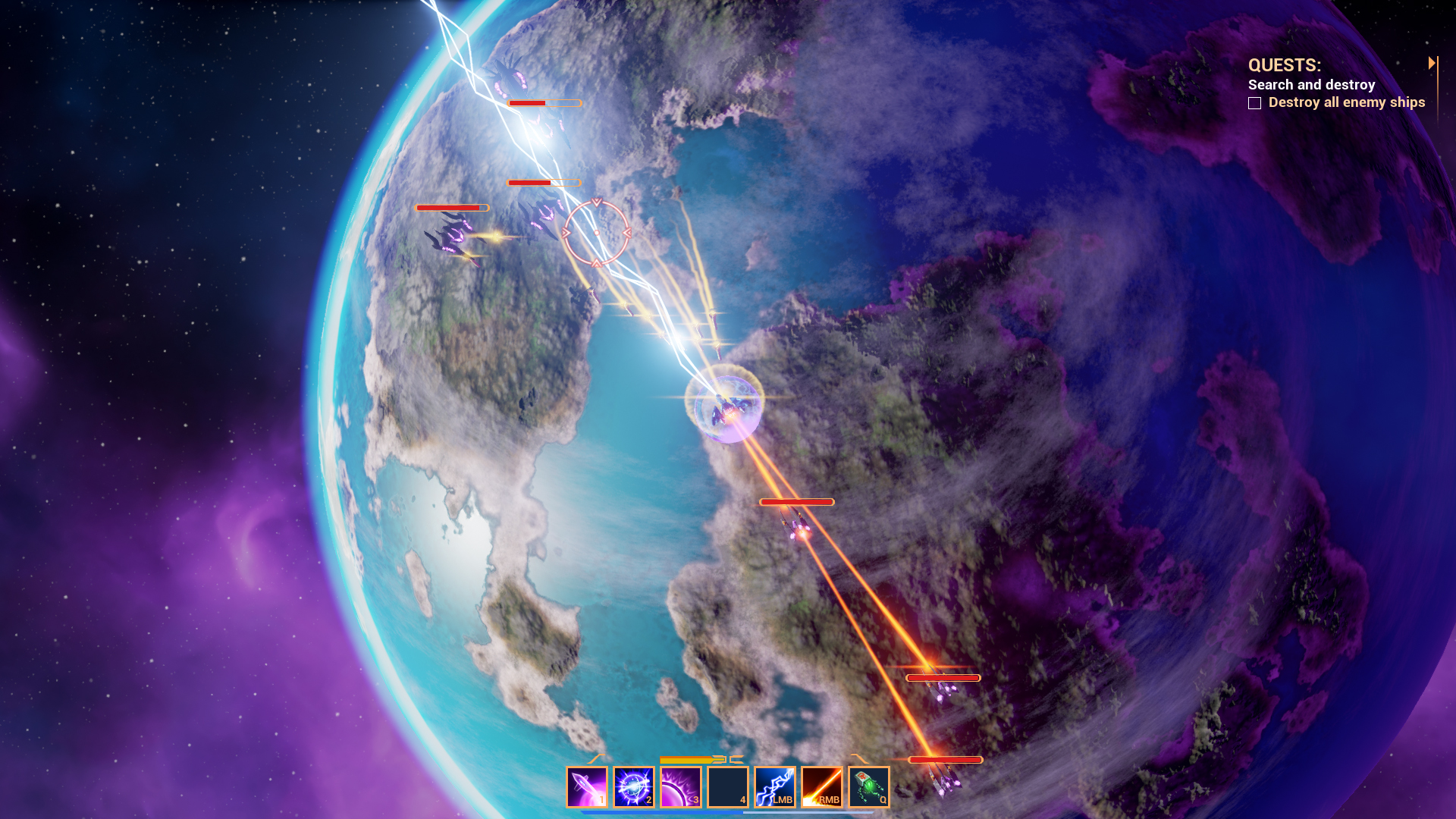The width and height of the screenshot is (1456, 819).
Task: Collapse the QUESTS panel with the side arrow
Action: click(1433, 63)
